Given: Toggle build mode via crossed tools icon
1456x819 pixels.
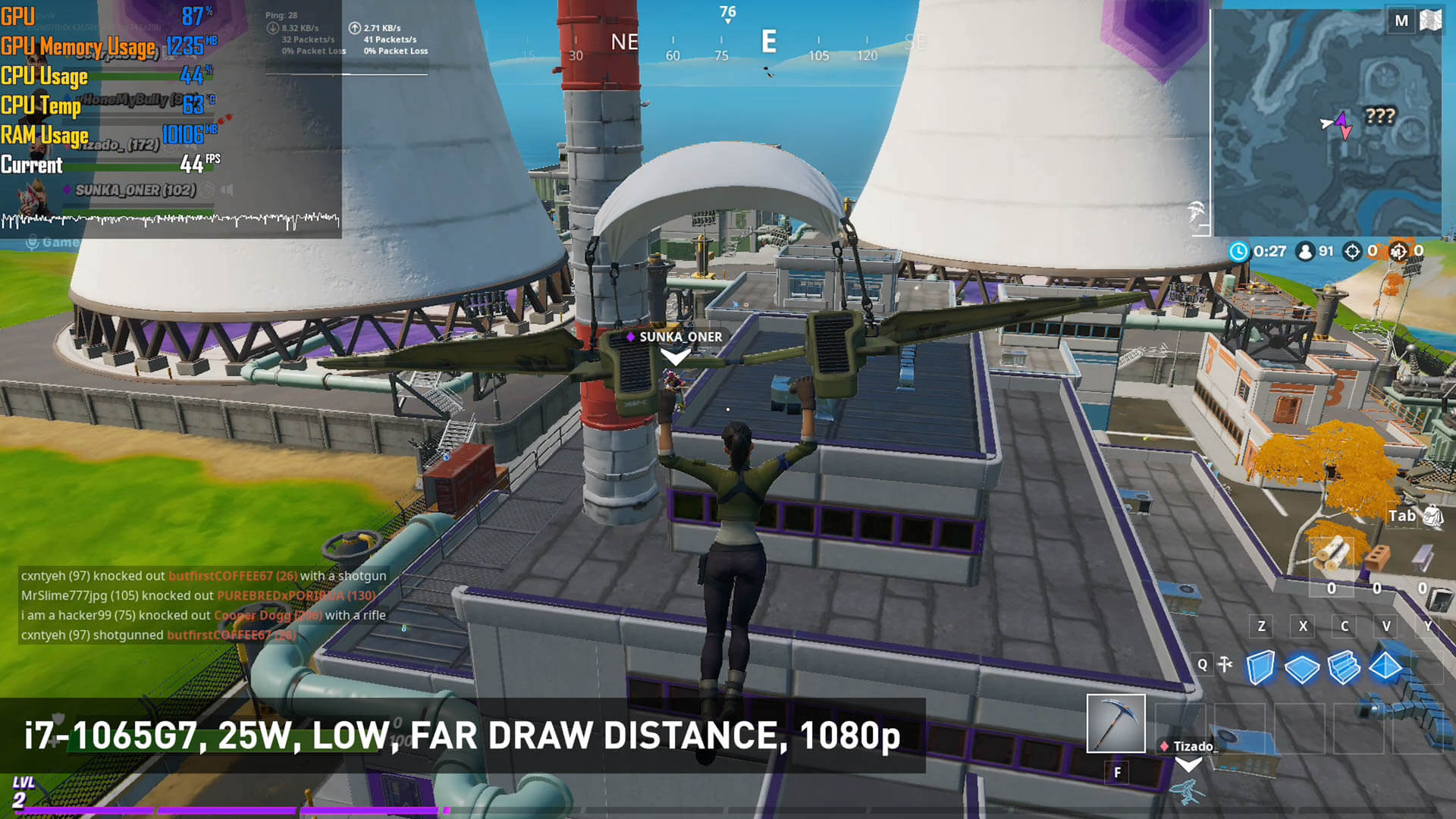Looking at the screenshot, I should 1225,665.
